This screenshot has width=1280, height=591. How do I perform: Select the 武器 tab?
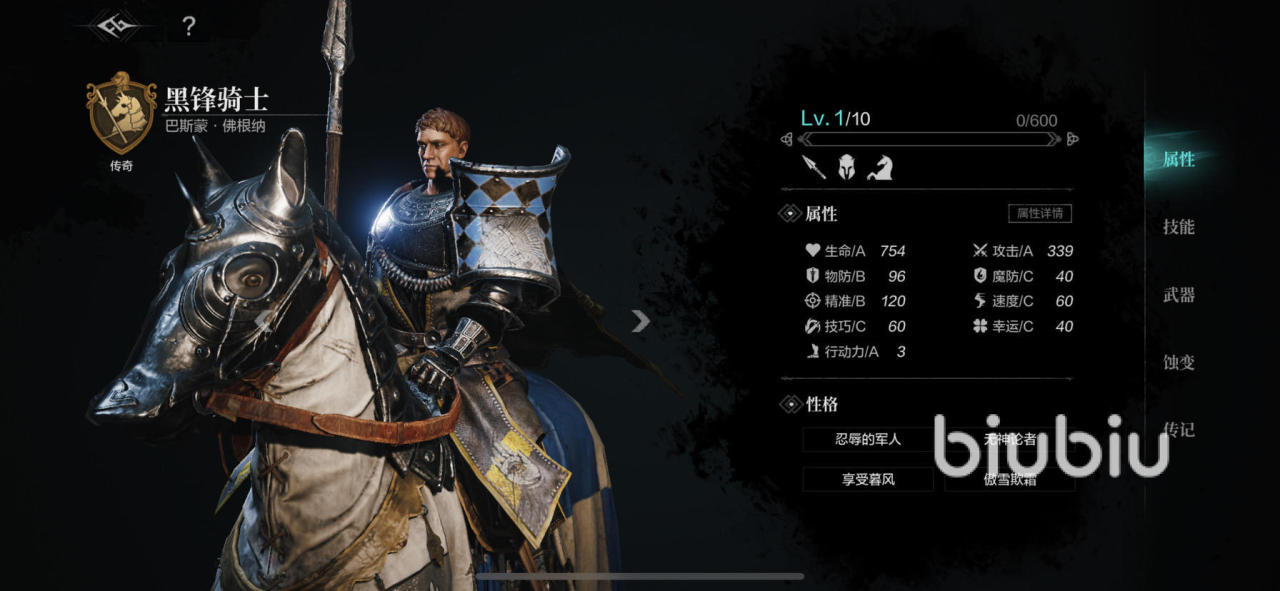coord(1179,295)
